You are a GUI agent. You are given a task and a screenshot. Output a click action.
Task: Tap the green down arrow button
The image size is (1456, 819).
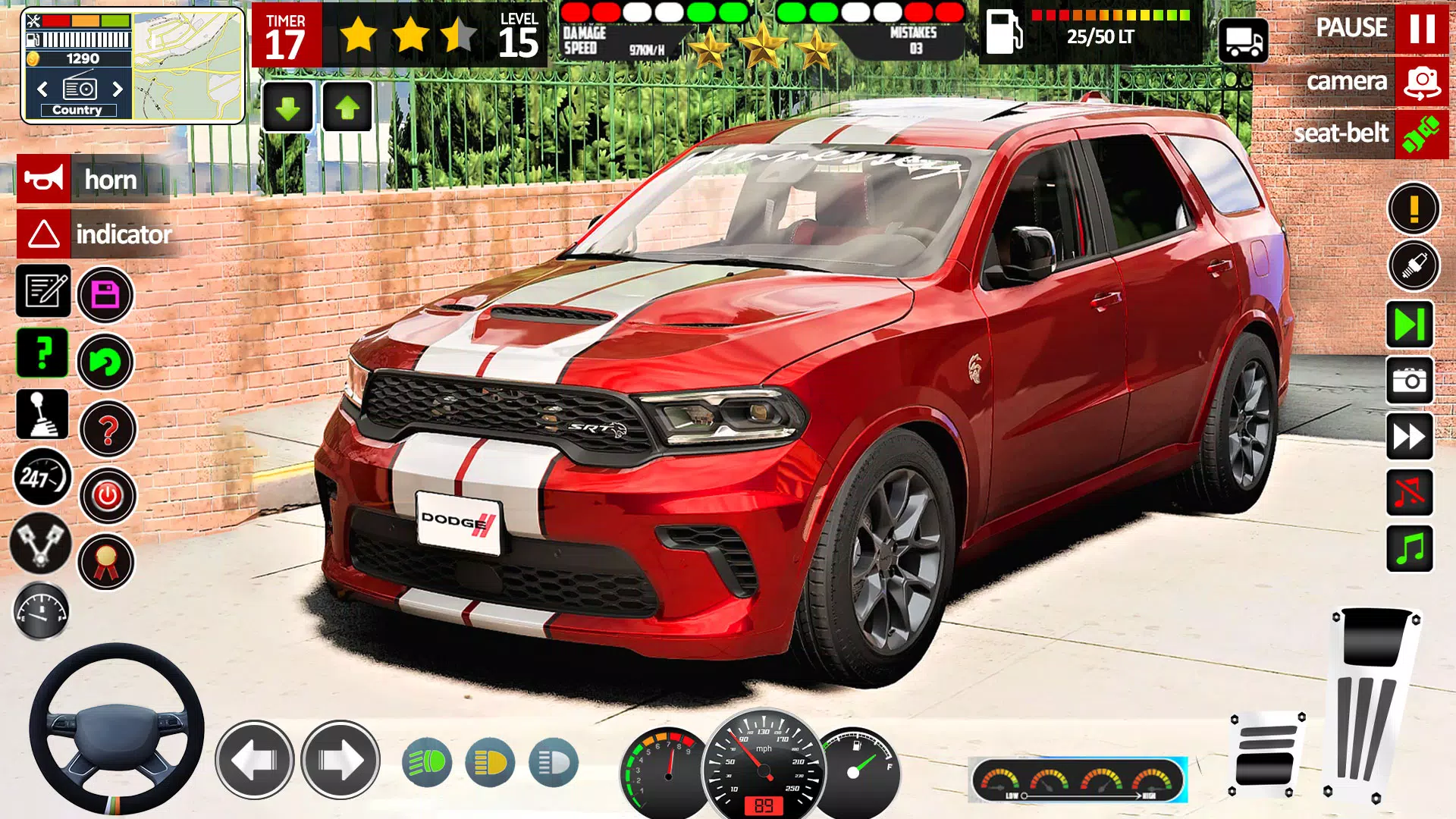[x=287, y=108]
